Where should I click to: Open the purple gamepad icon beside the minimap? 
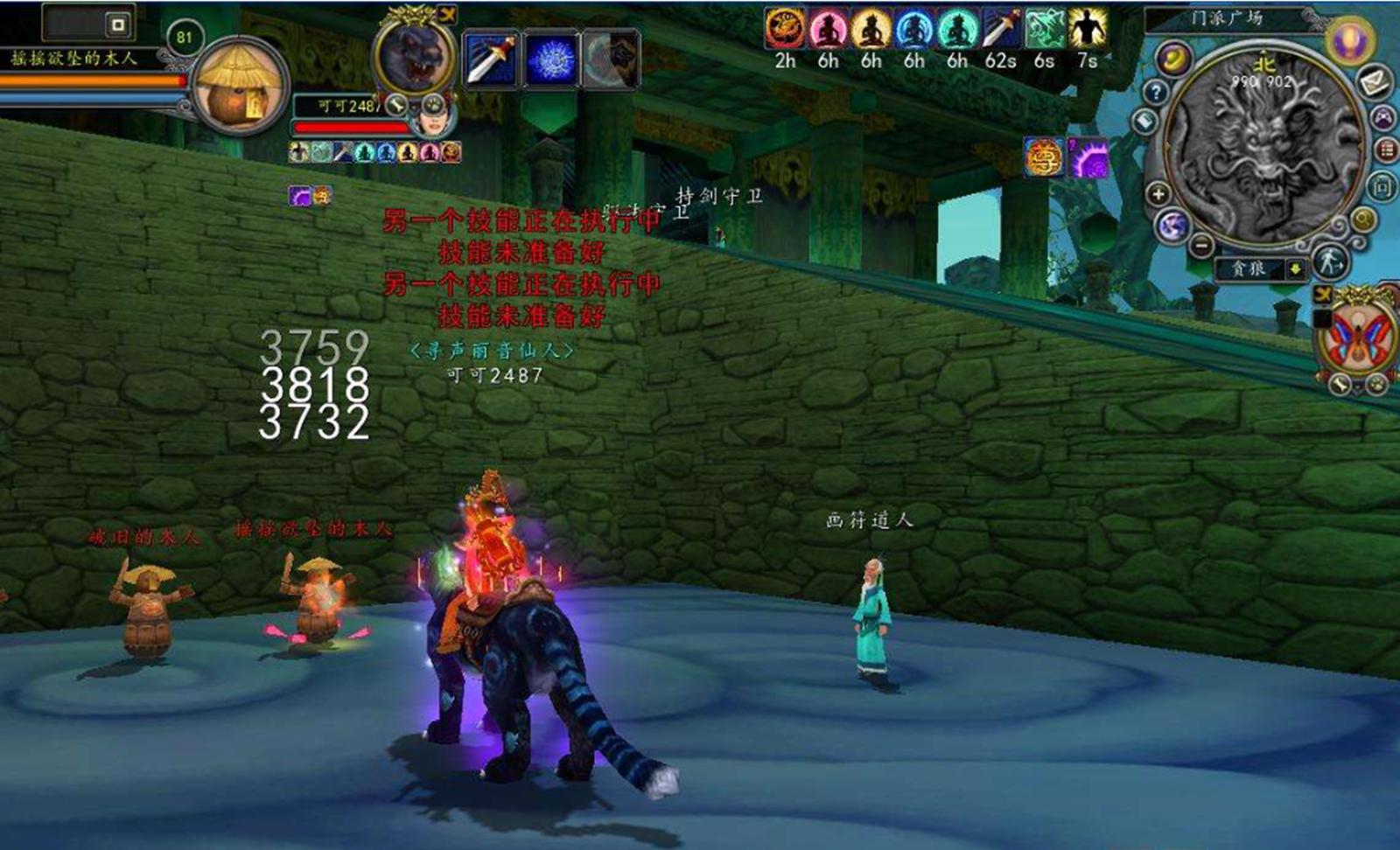click(x=1383, y=116)
